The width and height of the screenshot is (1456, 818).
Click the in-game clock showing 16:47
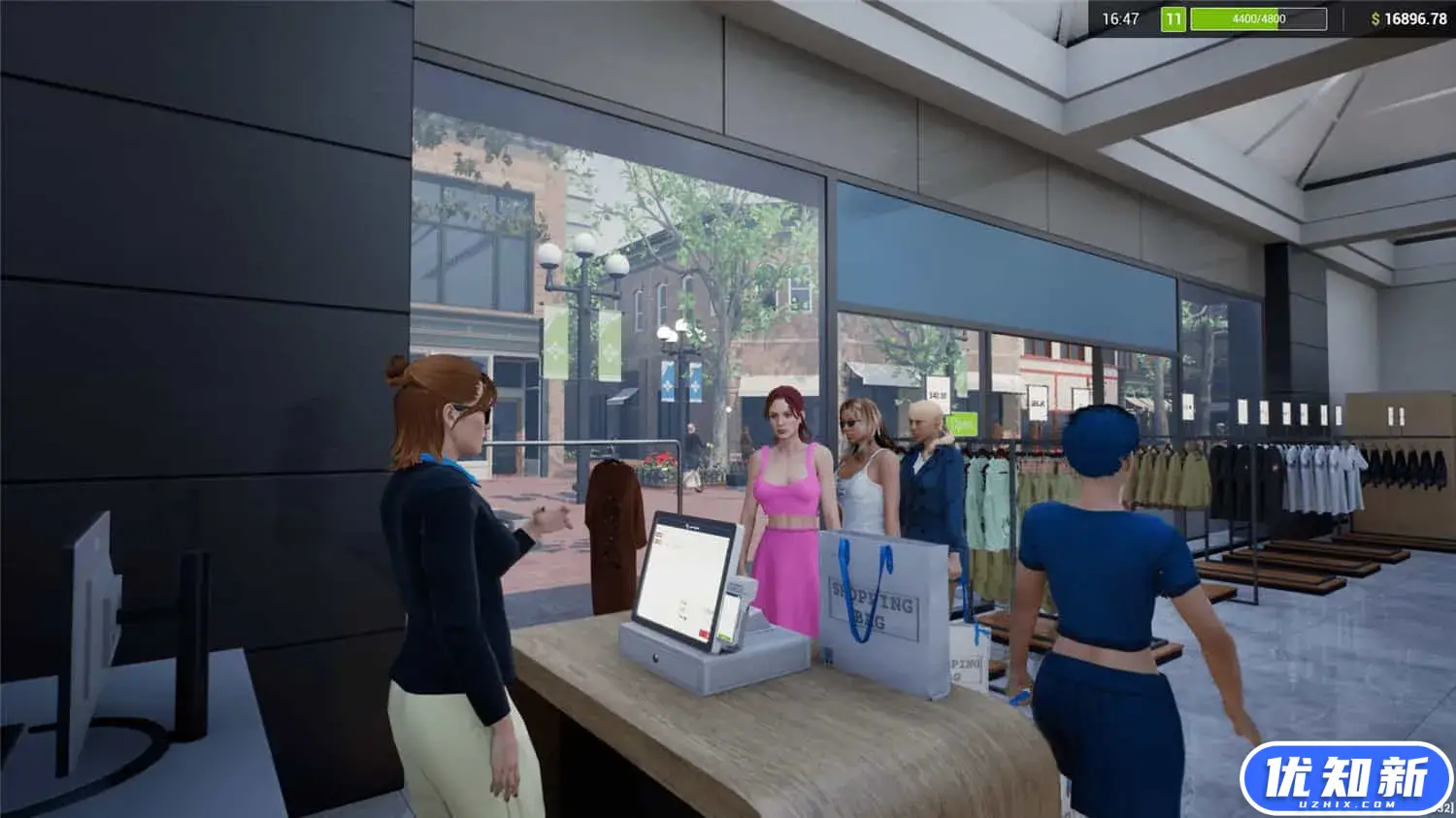[x=1121, y=17]
